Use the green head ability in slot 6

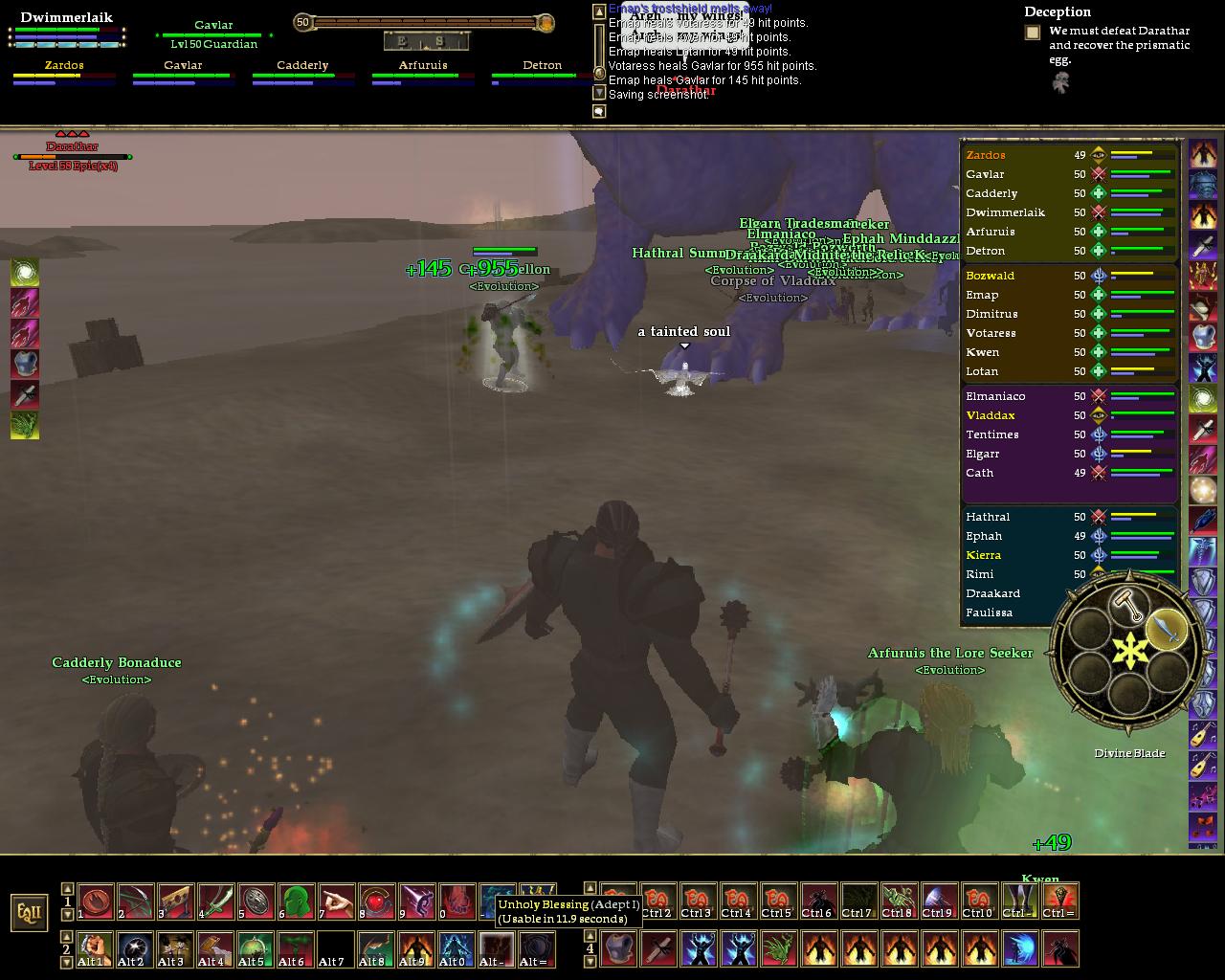pyautogui.click(x=296, y=902)
